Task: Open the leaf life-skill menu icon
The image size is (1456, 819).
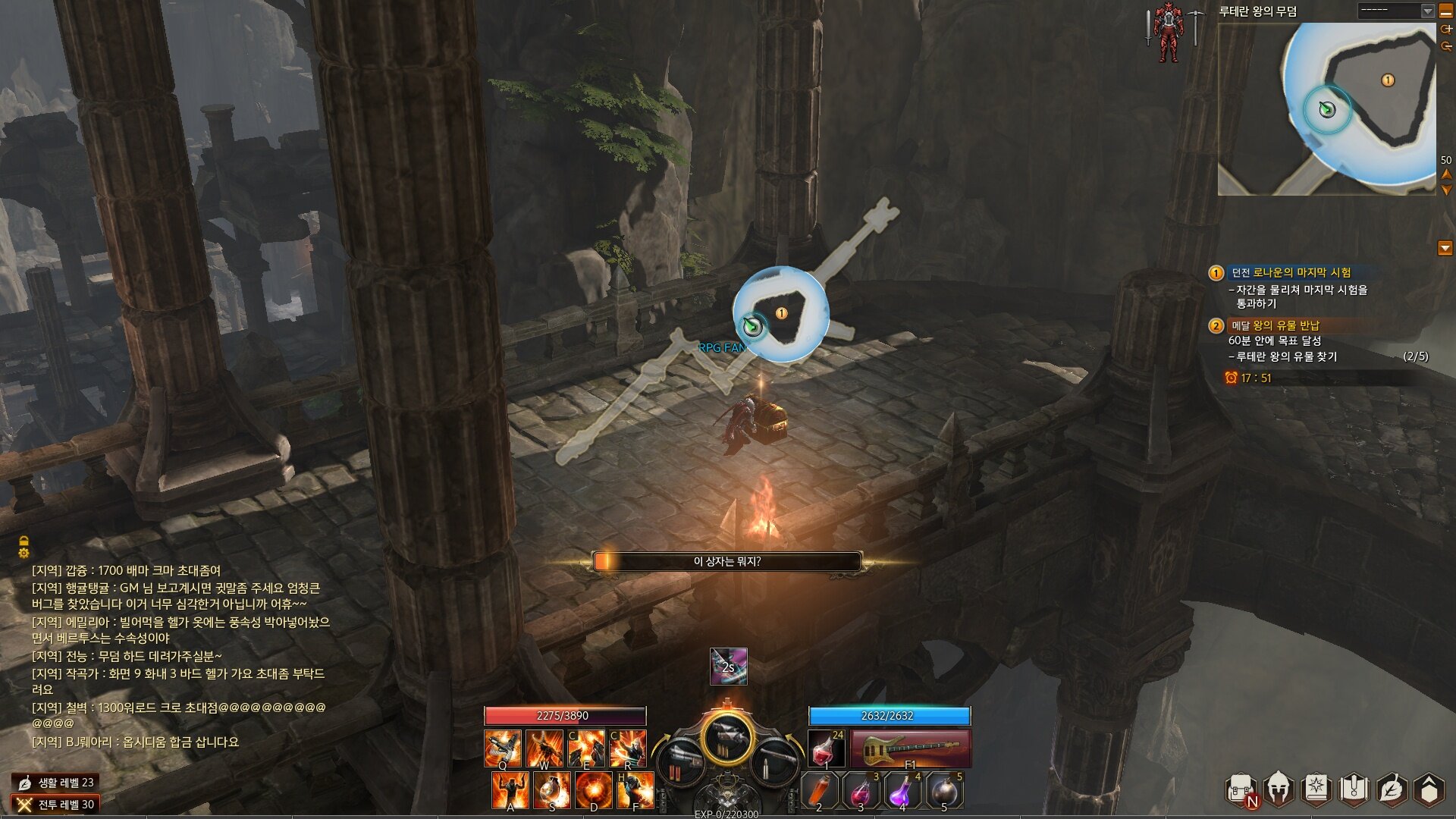Action: point(1392,789)
